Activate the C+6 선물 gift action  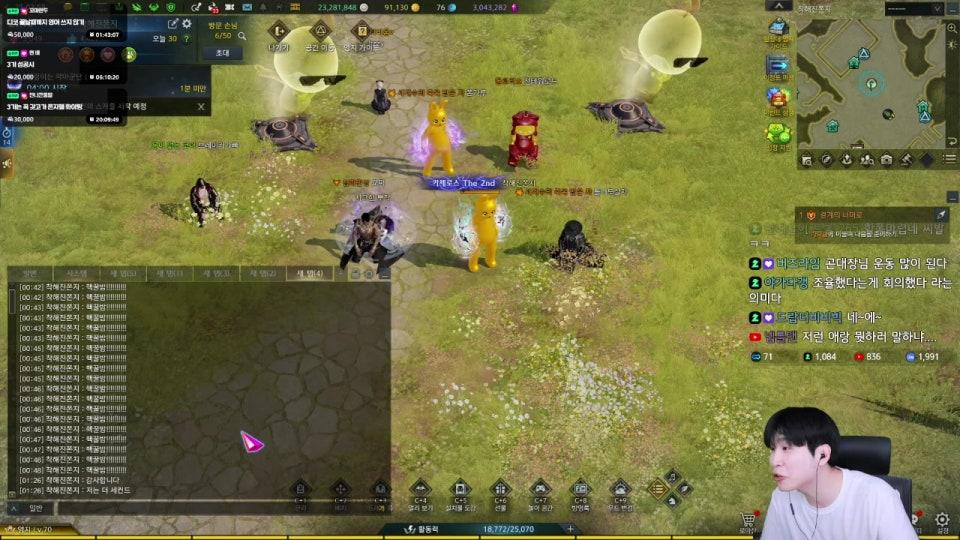pyautogui.click(x=501, y=491)
